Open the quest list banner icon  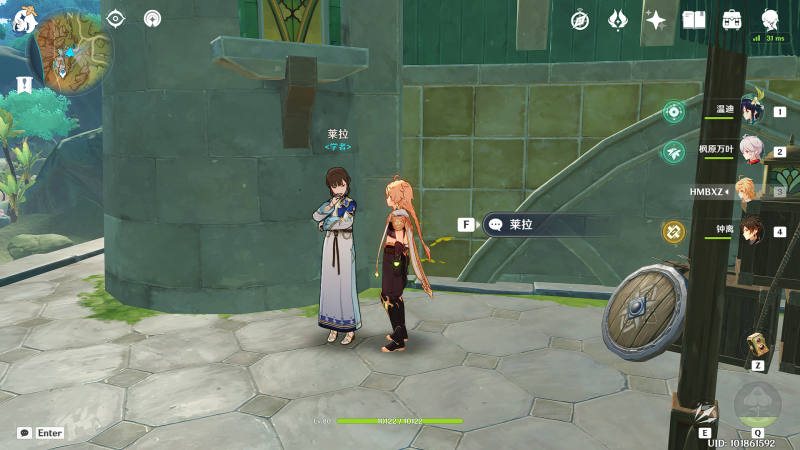(x=22, y=85)
